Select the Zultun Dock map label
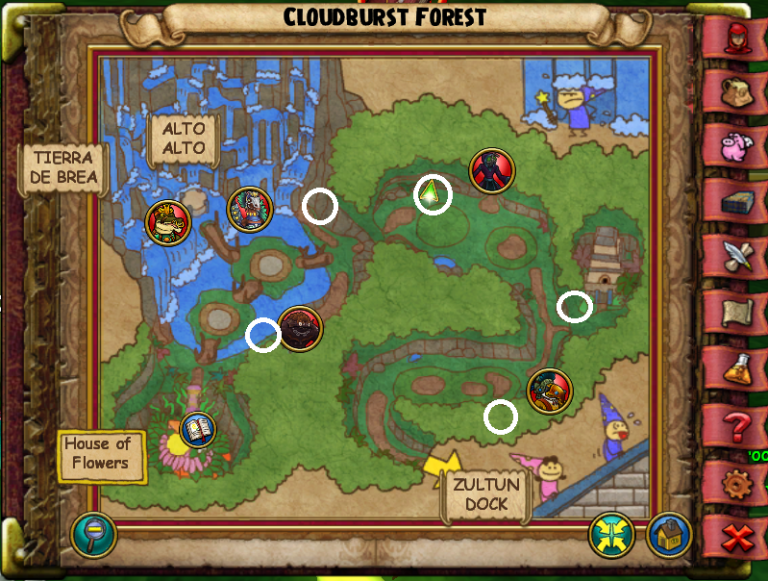Viewport: 768px width, 581px height. pyautogui.click(x=486, y=494)
